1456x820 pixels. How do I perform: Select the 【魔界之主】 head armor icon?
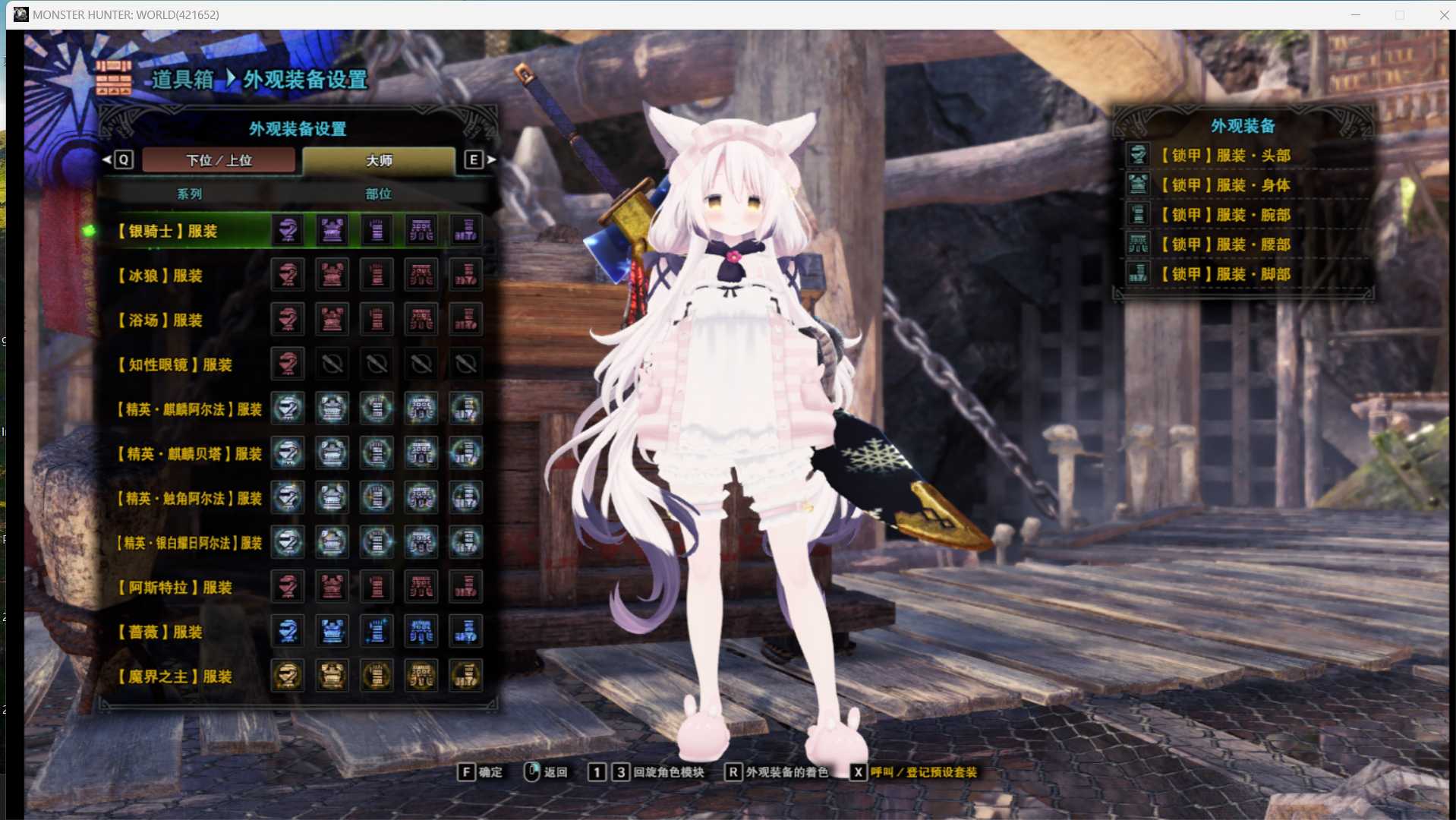coord(287,675)
